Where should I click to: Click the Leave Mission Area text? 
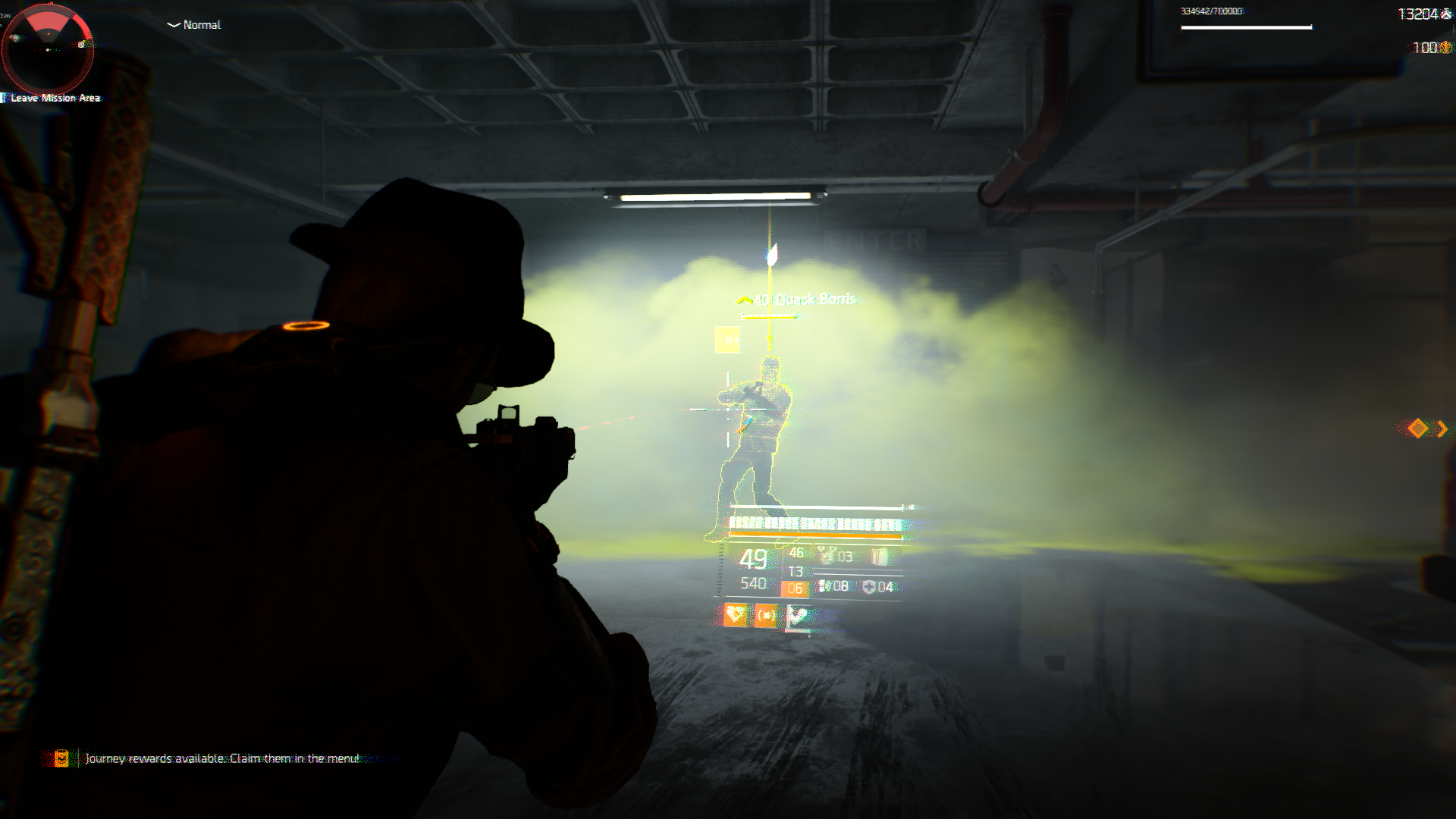[x=55, y=98]
